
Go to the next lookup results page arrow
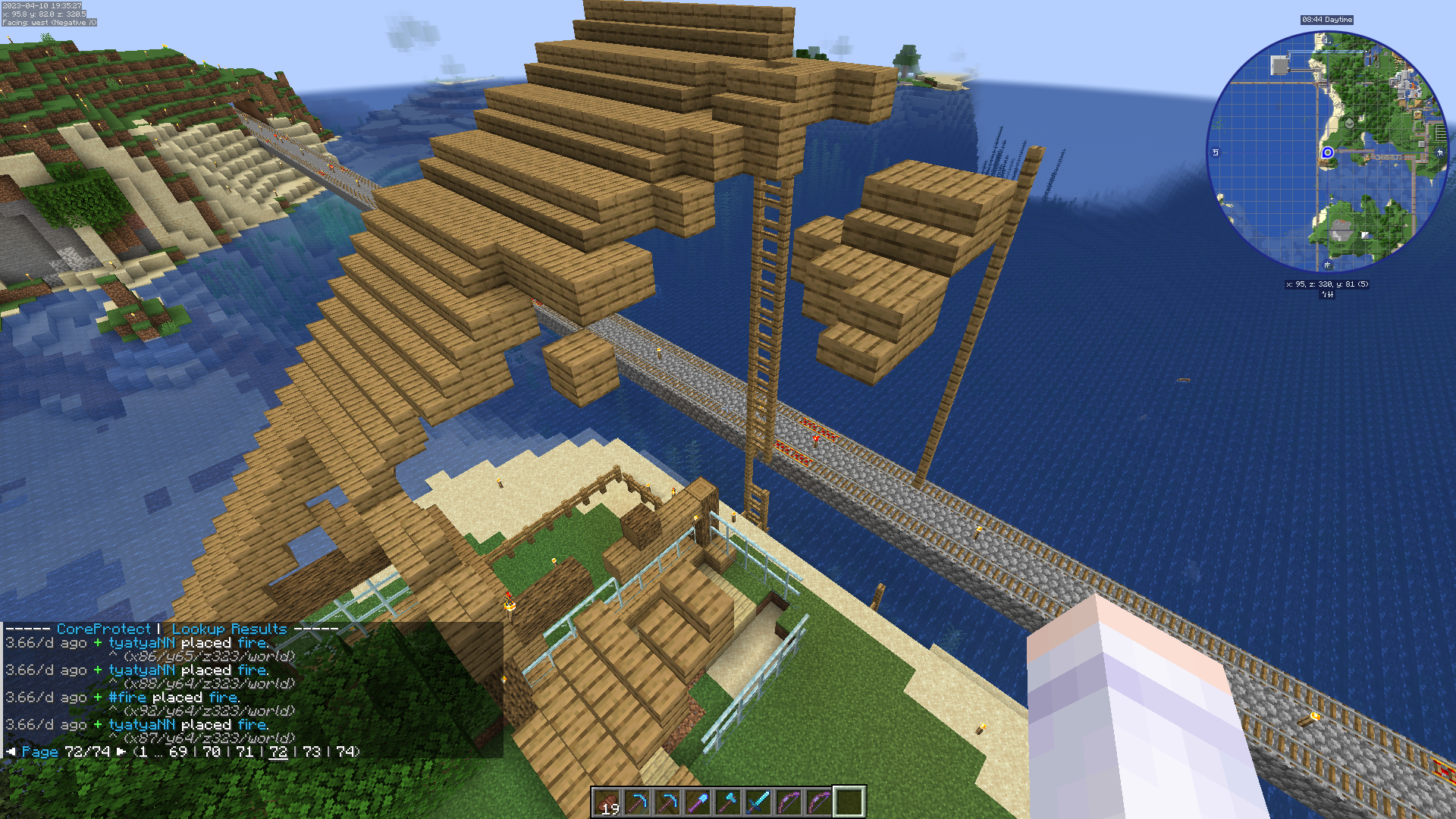[121, 752]
